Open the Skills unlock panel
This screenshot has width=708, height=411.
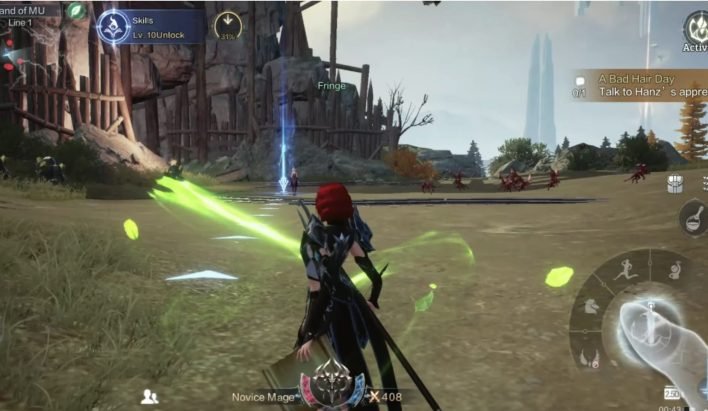point(152,25)
